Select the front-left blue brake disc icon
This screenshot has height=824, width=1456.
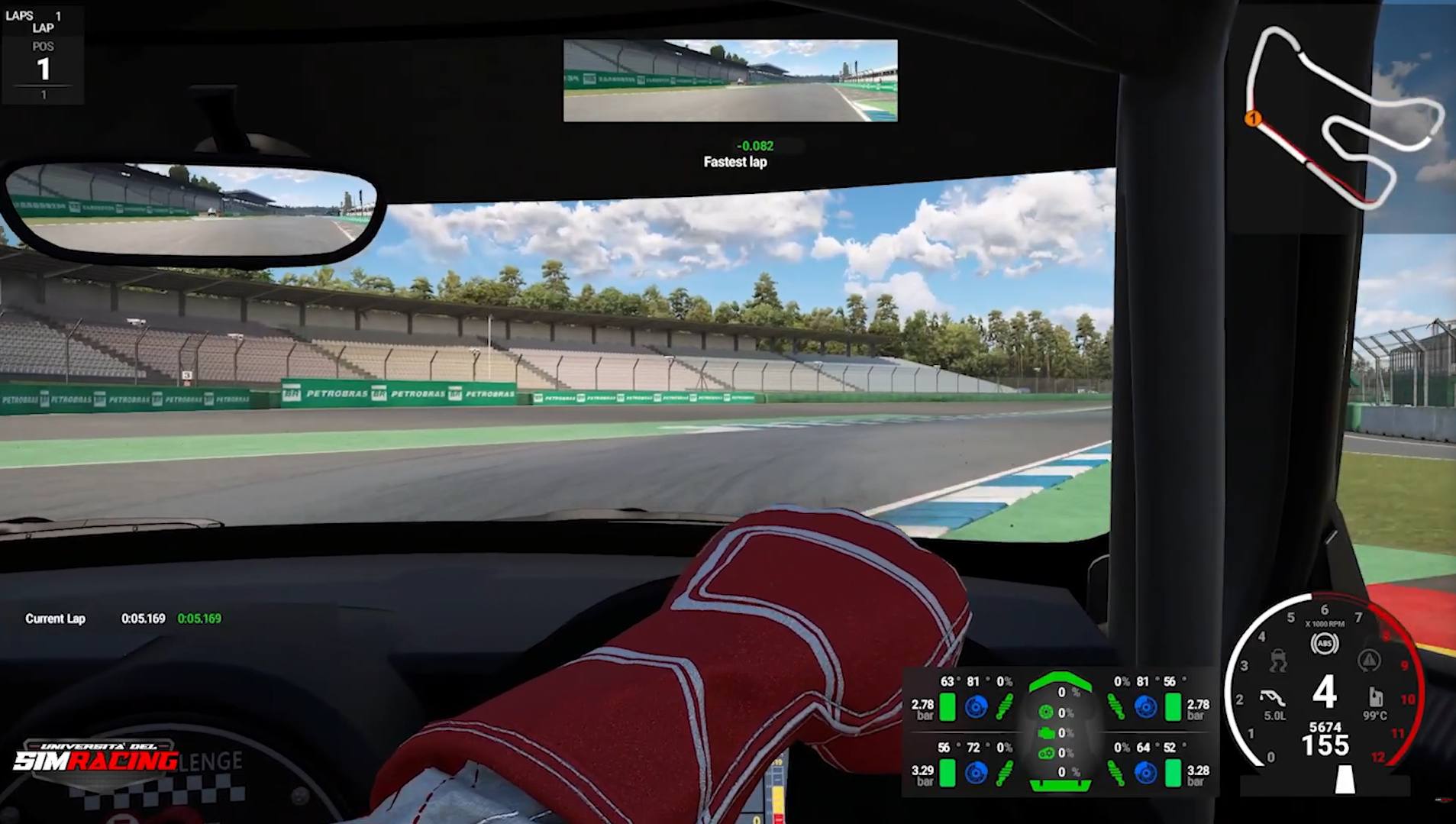click(x=976, y=707)
